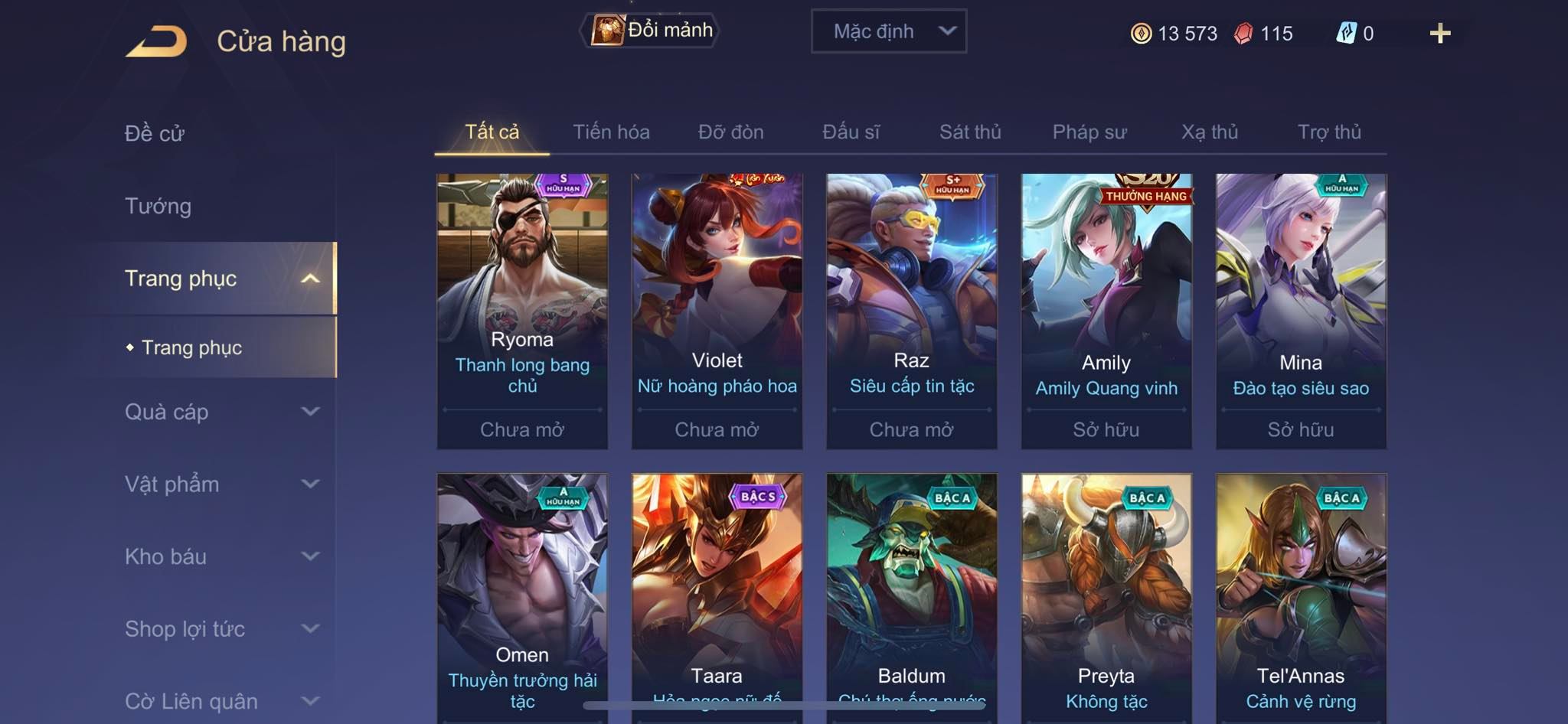View the Raz Siêu cấp tin tặc skin

coord(911,310)
